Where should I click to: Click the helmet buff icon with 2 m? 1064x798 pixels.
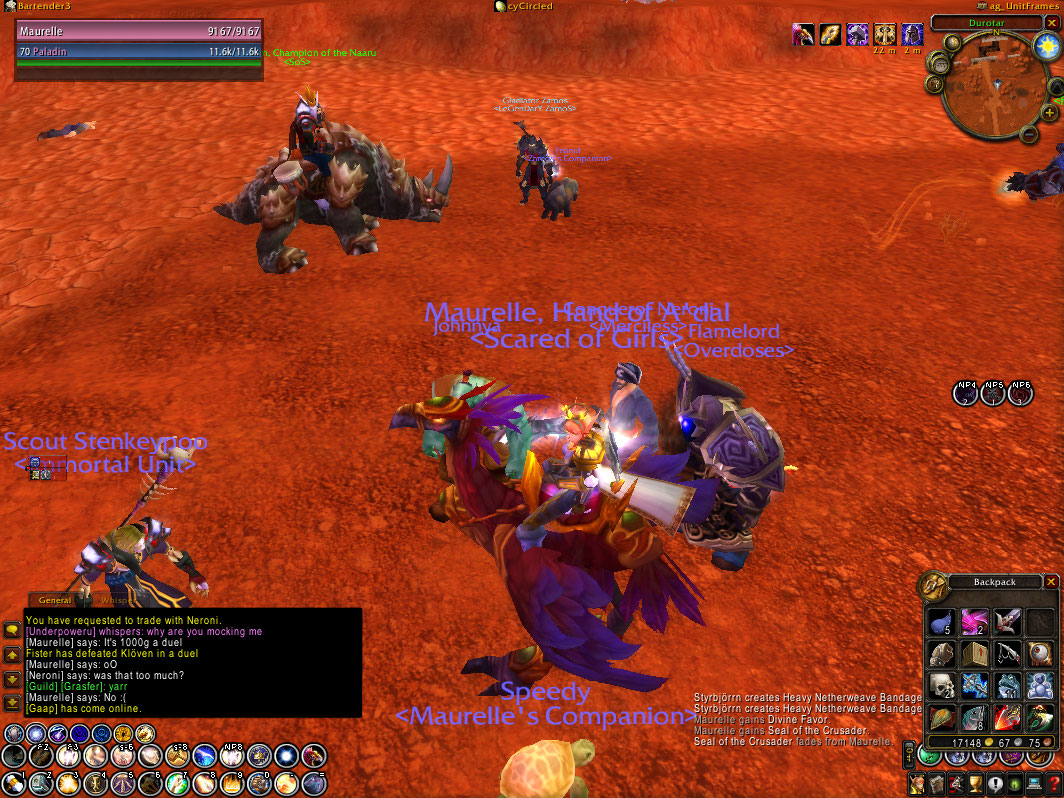point(912,35)
